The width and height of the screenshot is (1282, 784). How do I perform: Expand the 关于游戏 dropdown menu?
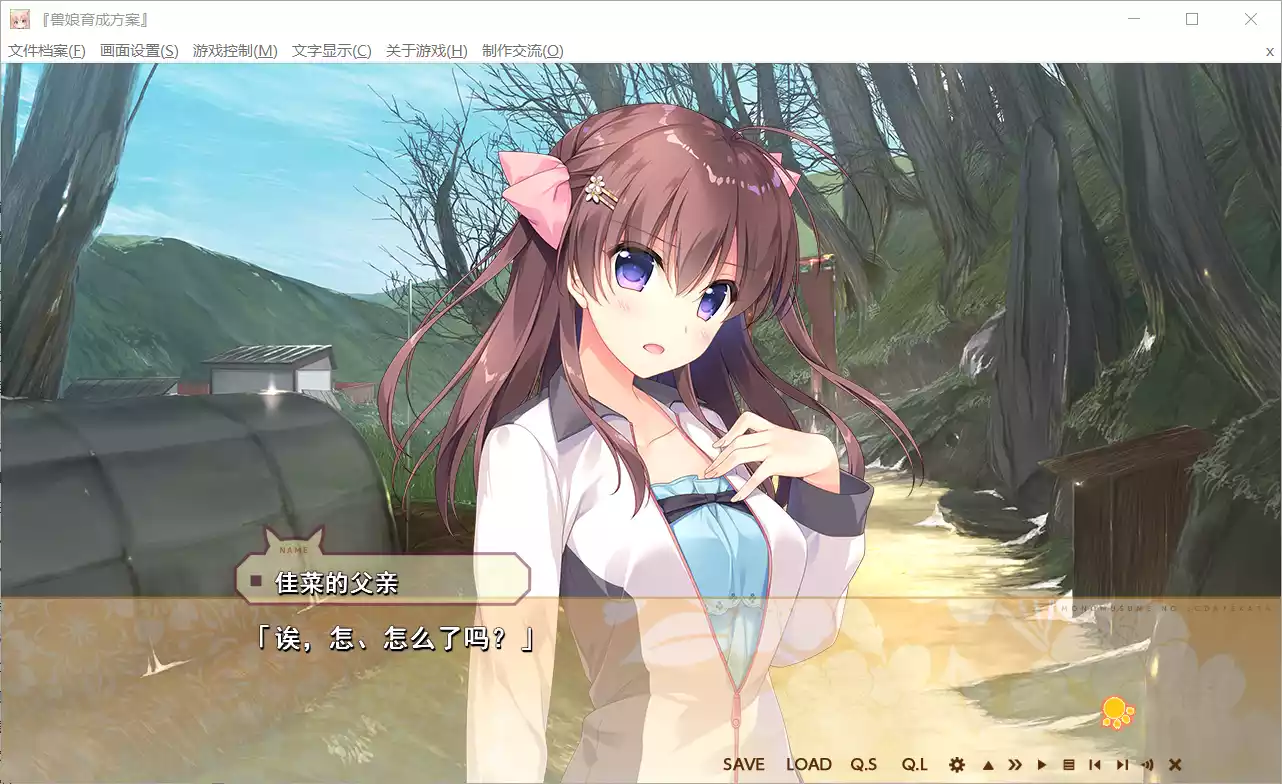425,50
